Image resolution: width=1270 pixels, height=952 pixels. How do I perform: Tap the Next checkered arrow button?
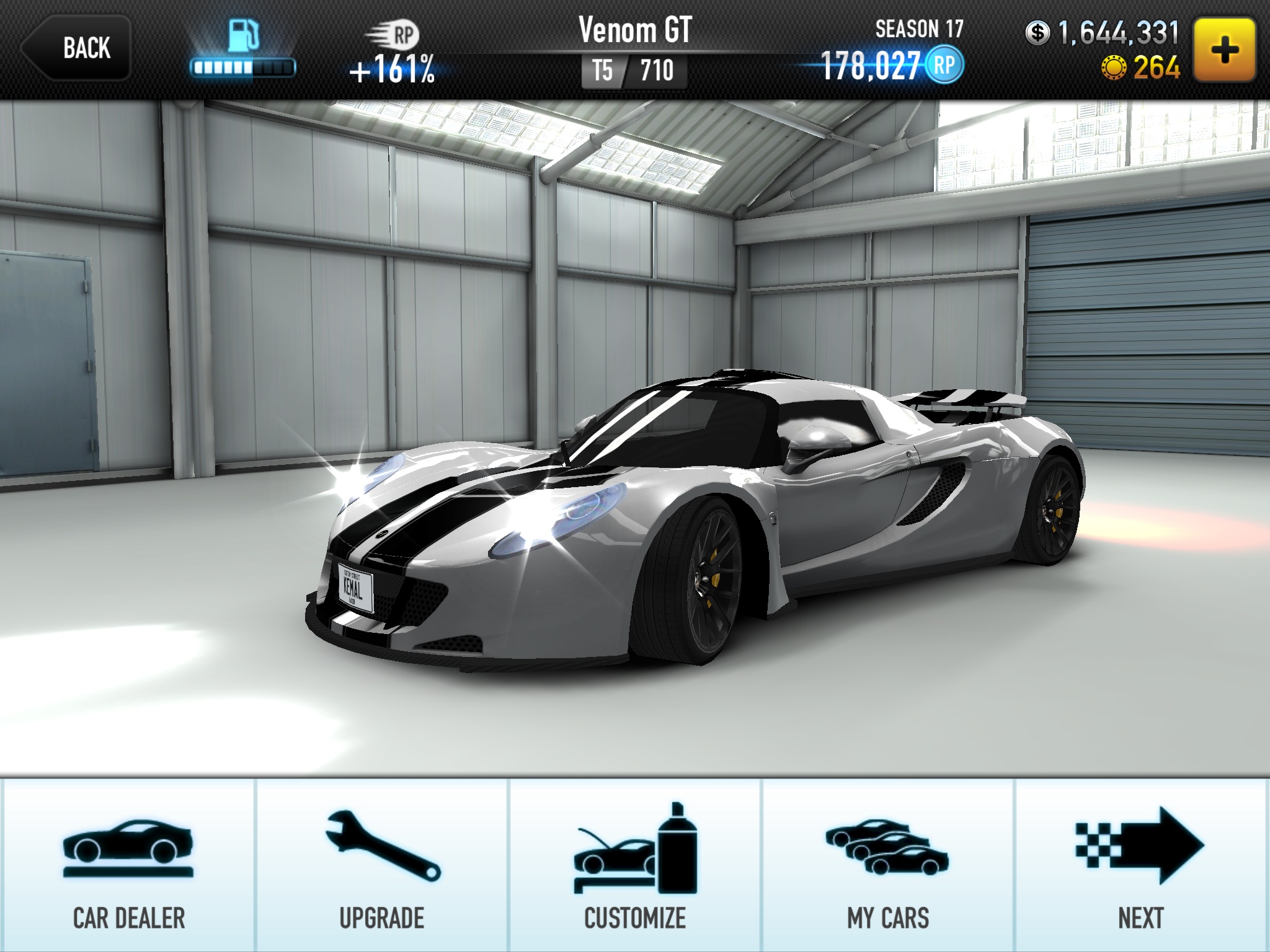tap(1141, 865)
